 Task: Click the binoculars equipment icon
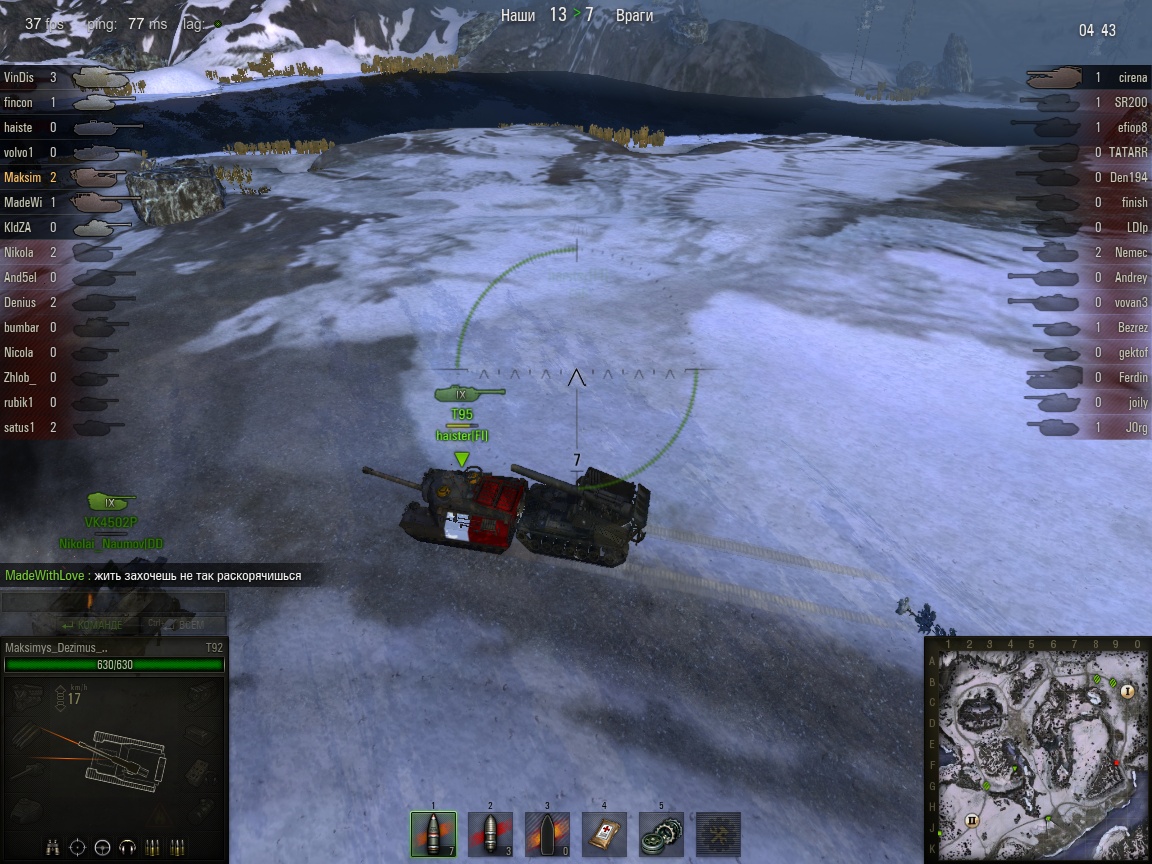pyautogui.click(x=53, y=847)
